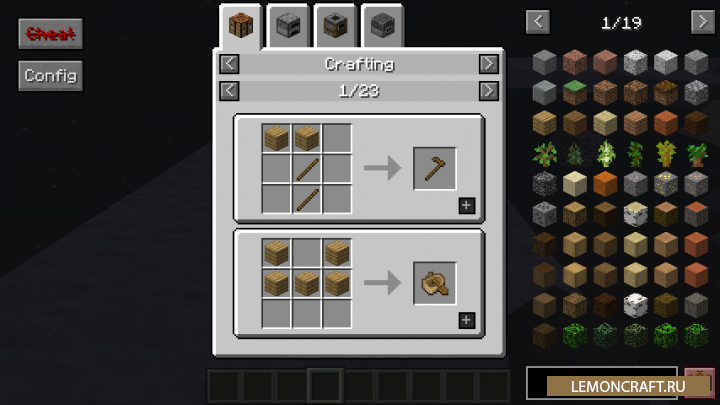
Task: Click the plus button on boat recipe
Action: point(467,321)
